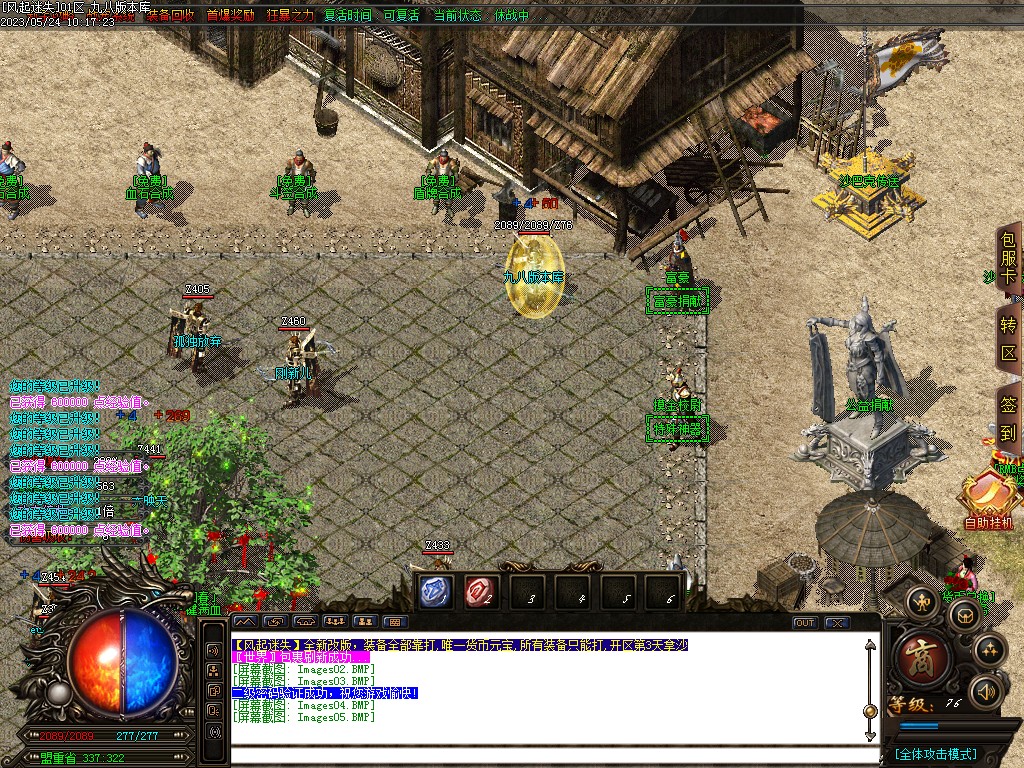Use the red rune in hotbar slot 2
This screenshot has width=1024, height=768.
pos(482,592)
